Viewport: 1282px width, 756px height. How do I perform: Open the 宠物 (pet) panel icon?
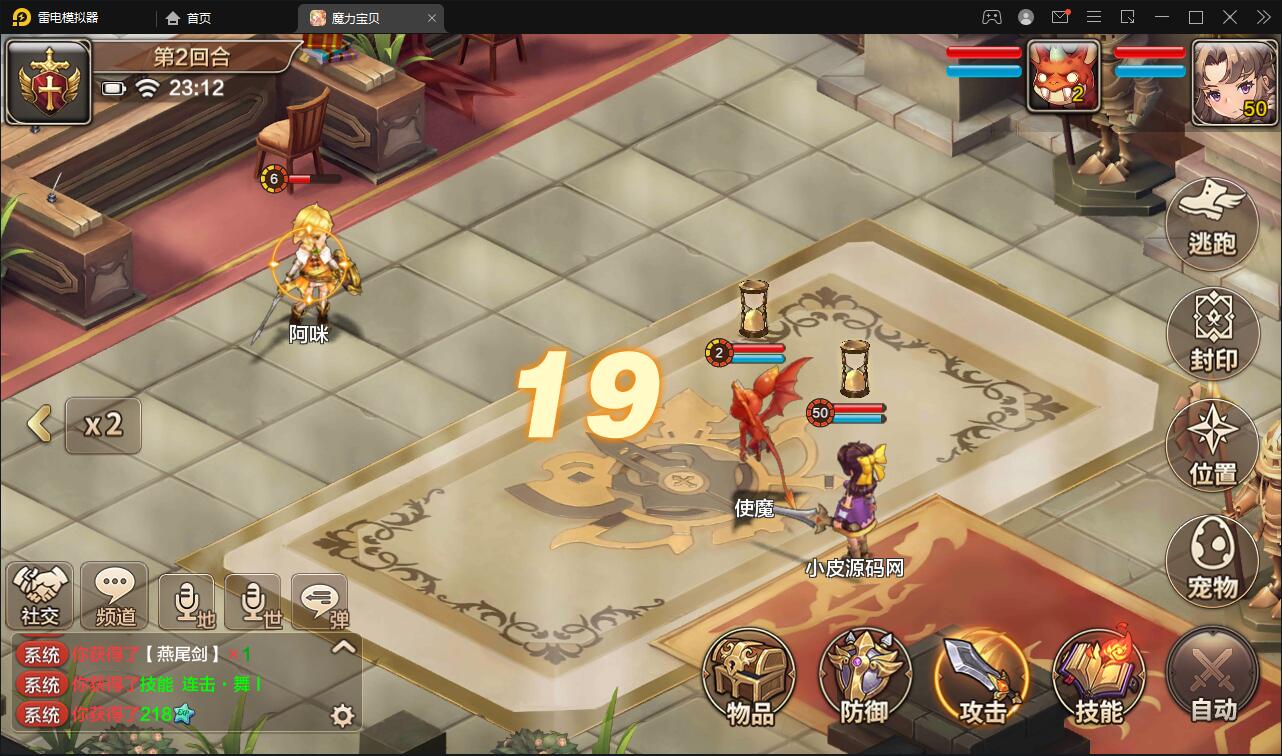(x=1212, y=560)
